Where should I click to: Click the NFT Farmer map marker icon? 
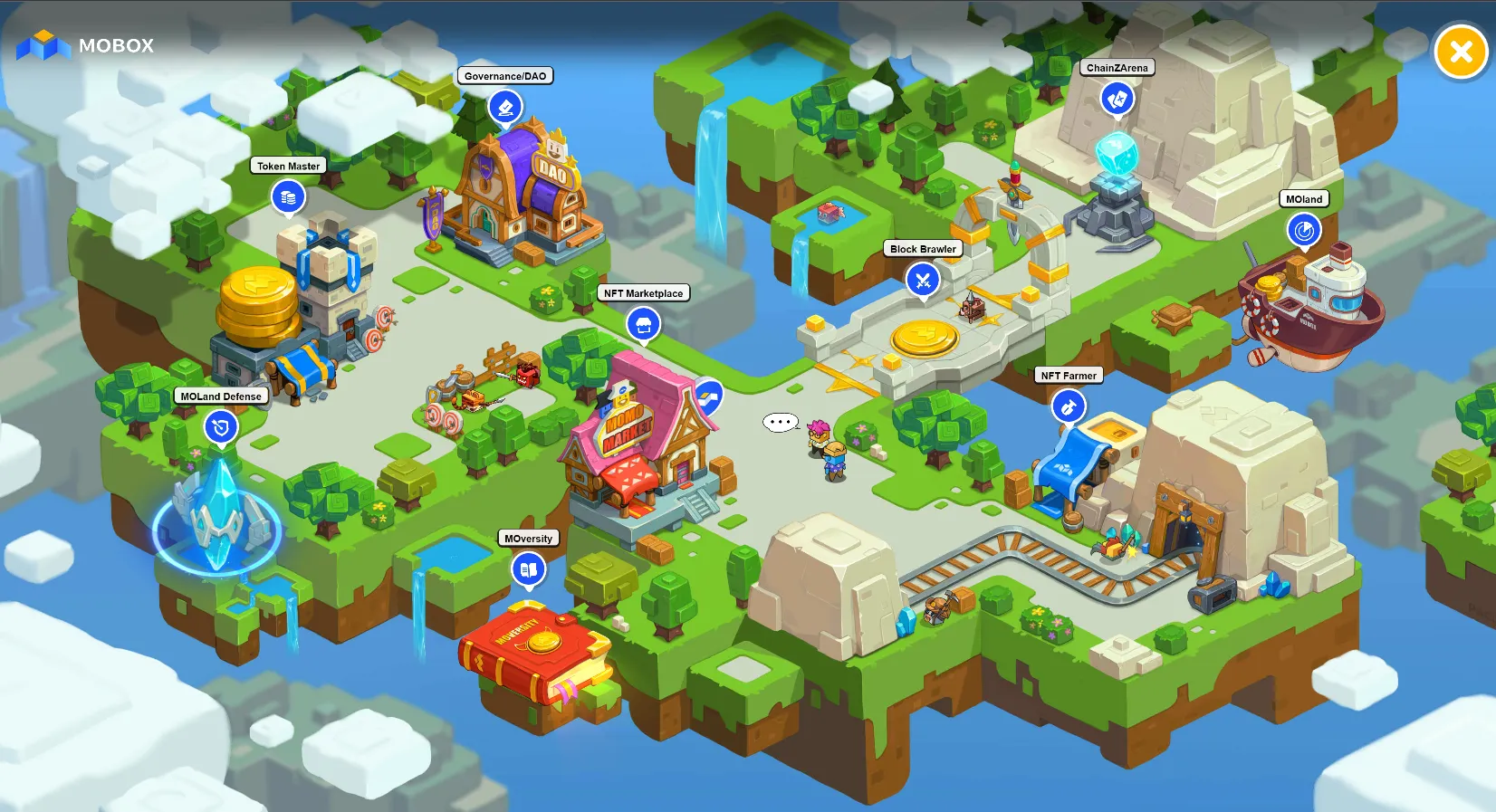coord(1069,406)
